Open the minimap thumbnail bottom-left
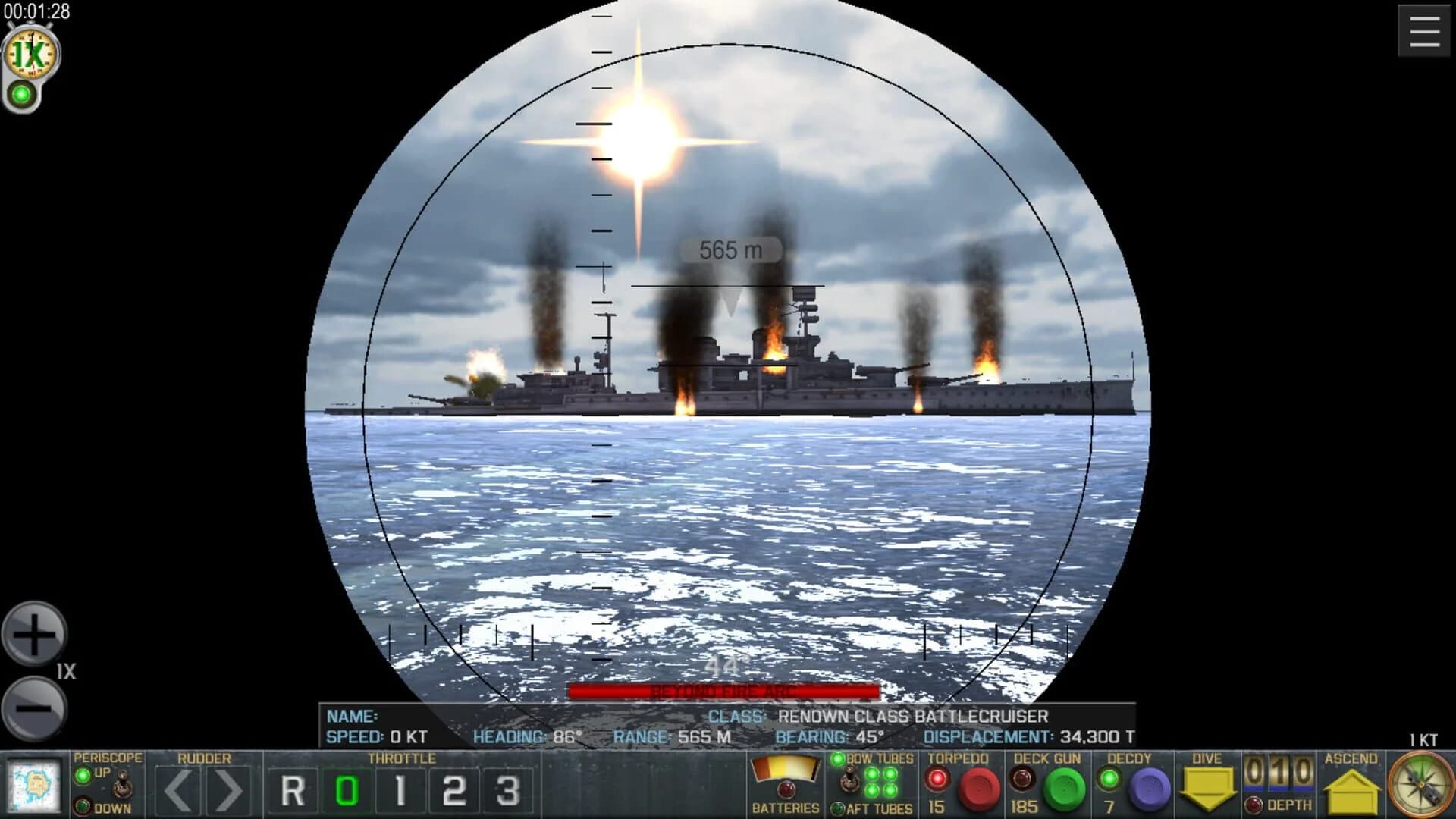This screenshot has height=819, width=1456. tap(34, 785)
